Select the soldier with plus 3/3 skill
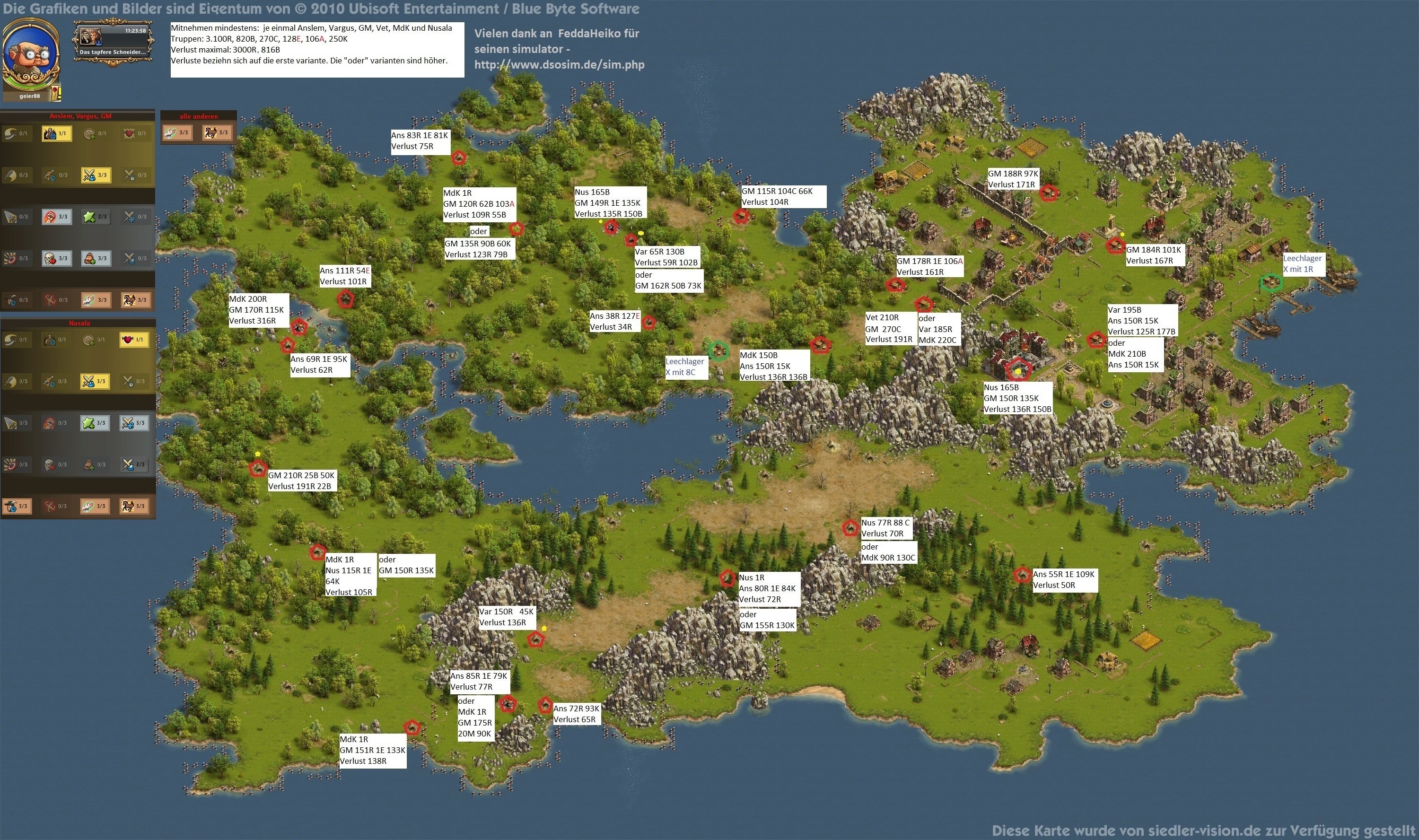This screenshot has width=1419, height=840. click(x=96, y=259)
